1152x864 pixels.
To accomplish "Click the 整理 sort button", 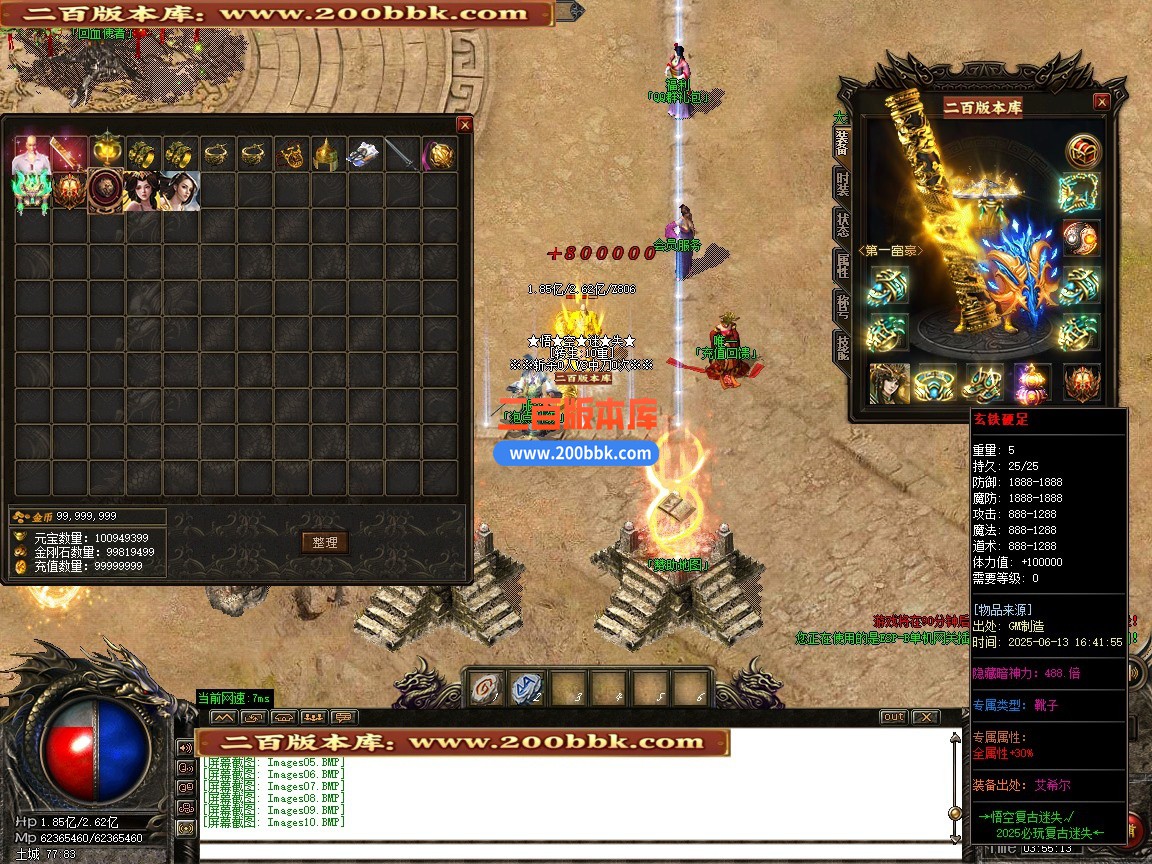I will coord(324,542).
